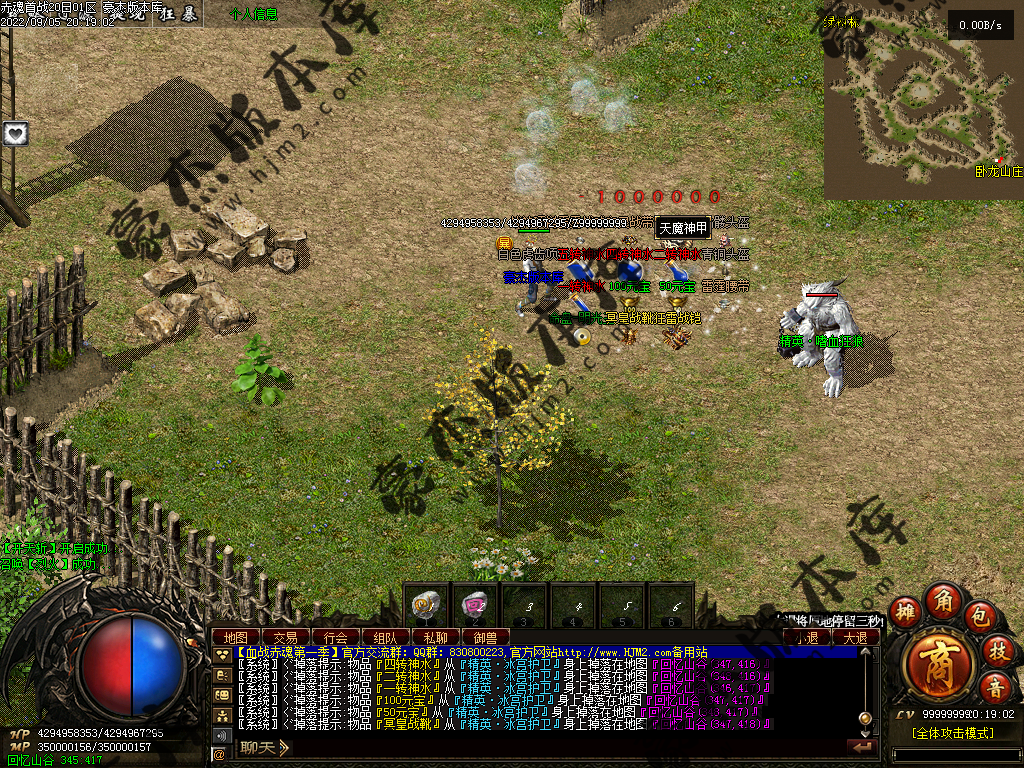Click the heart icon button
The height and width of the screenshot is (768, 1024).
point(15,133)
